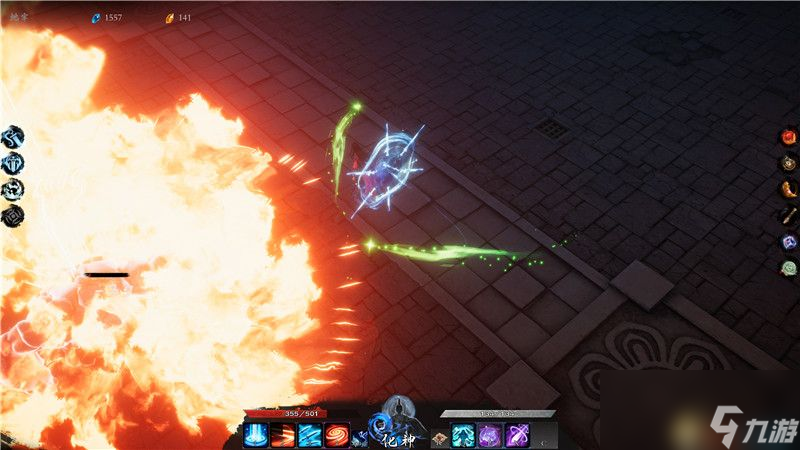This screenshot has width=800, height=450.
Task: Use the red slash streaks skill
Action: pos(284,435)
